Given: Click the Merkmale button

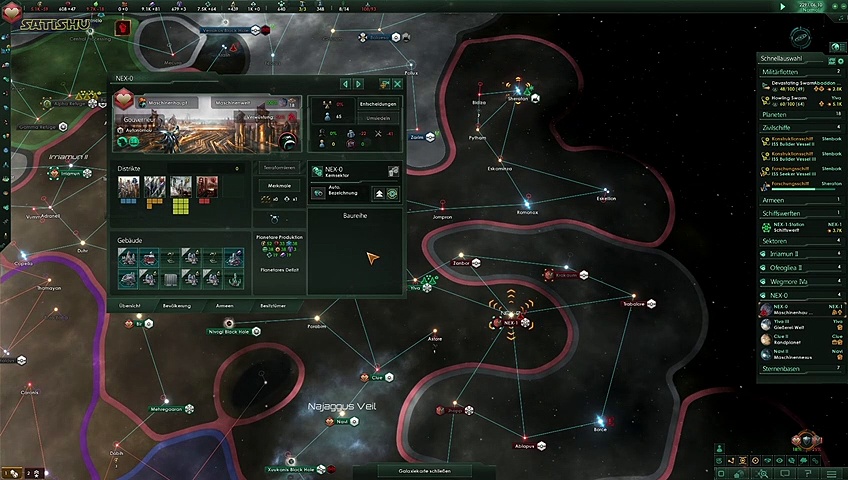Looking at the screenshot, I should coord(280,186).
